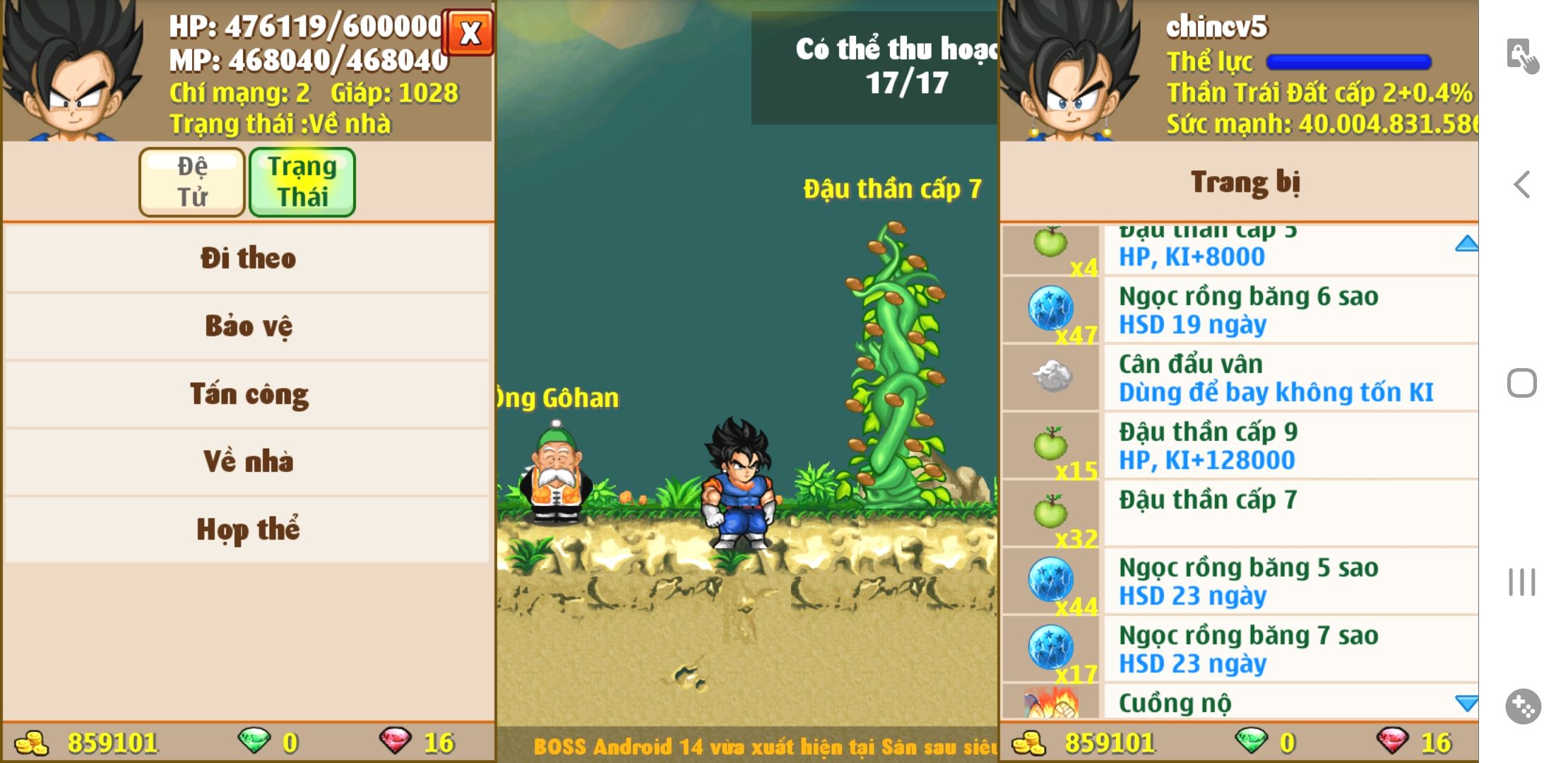Tap the Android back navigation arrow
The height and width of the screenshot is (763, 1568).
coord(1522,185)
